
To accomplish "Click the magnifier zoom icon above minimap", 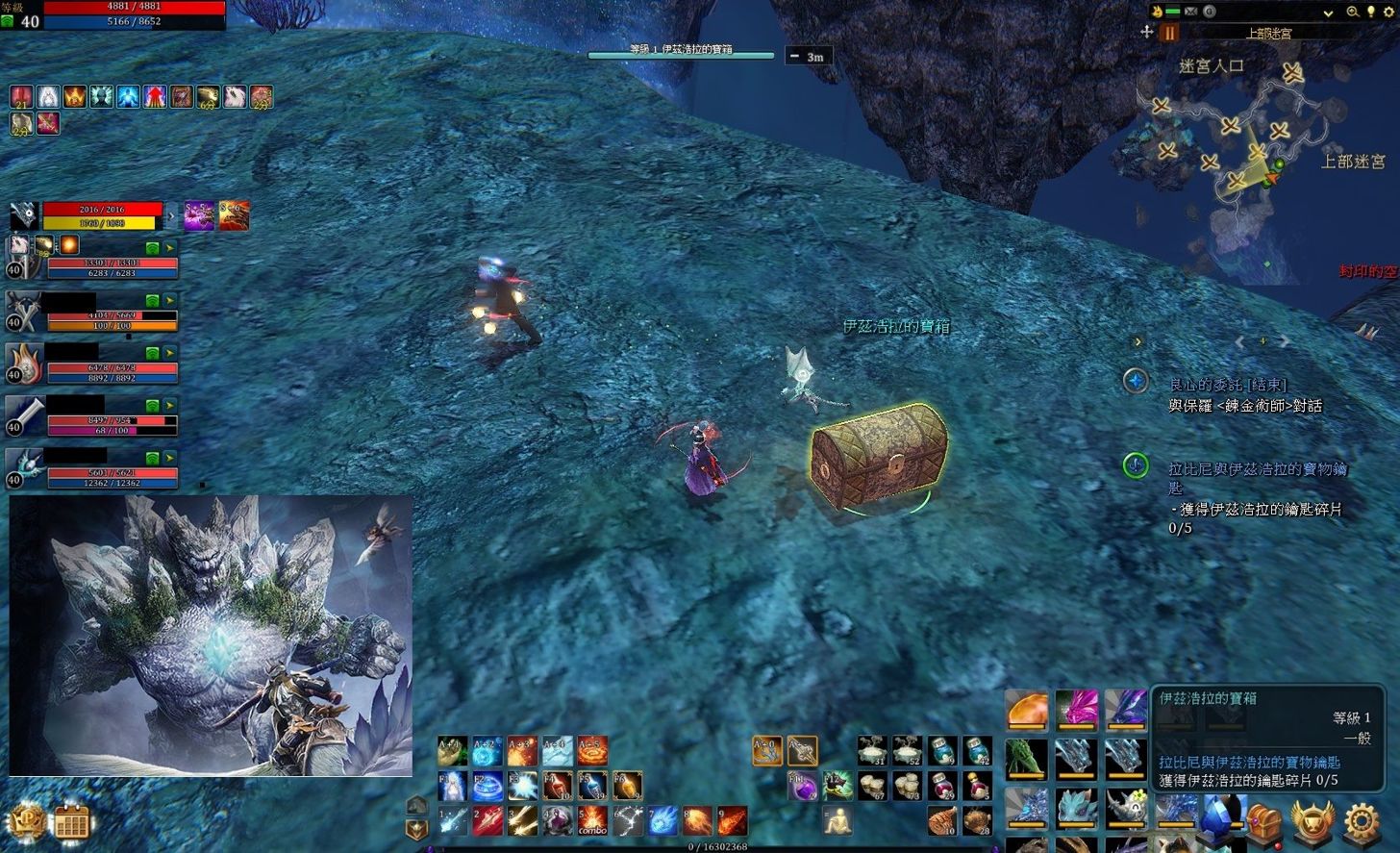I will point(1353,12).
